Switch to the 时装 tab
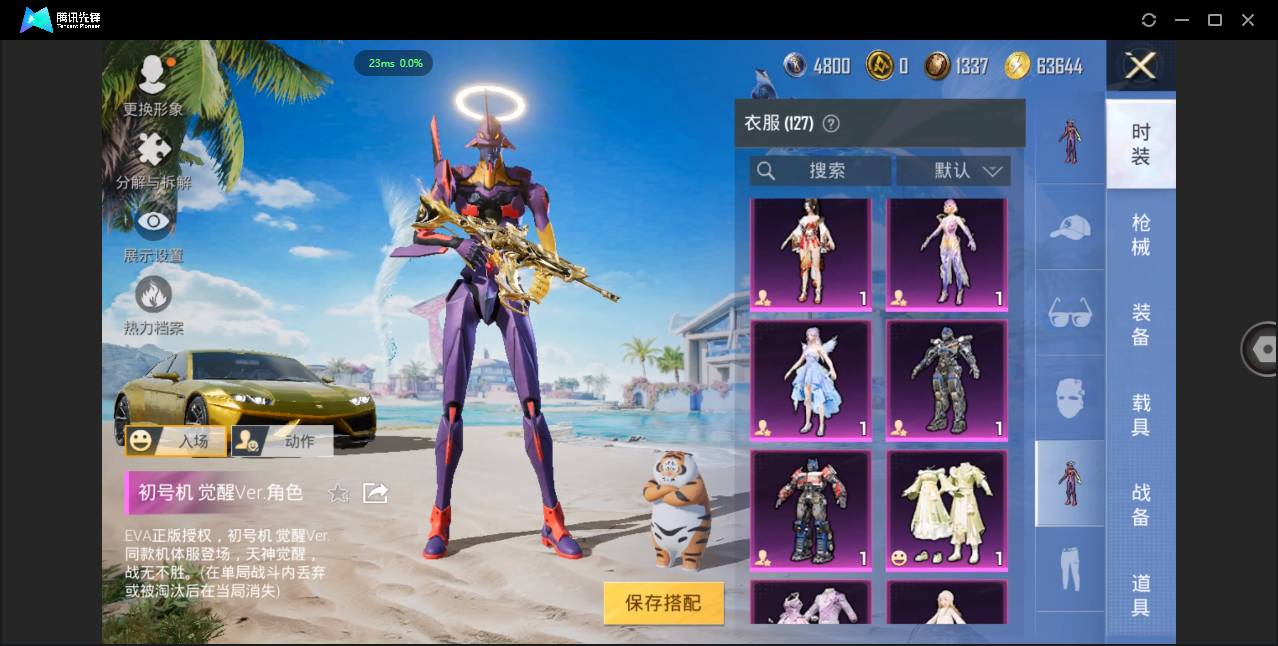 point(1140,144)
